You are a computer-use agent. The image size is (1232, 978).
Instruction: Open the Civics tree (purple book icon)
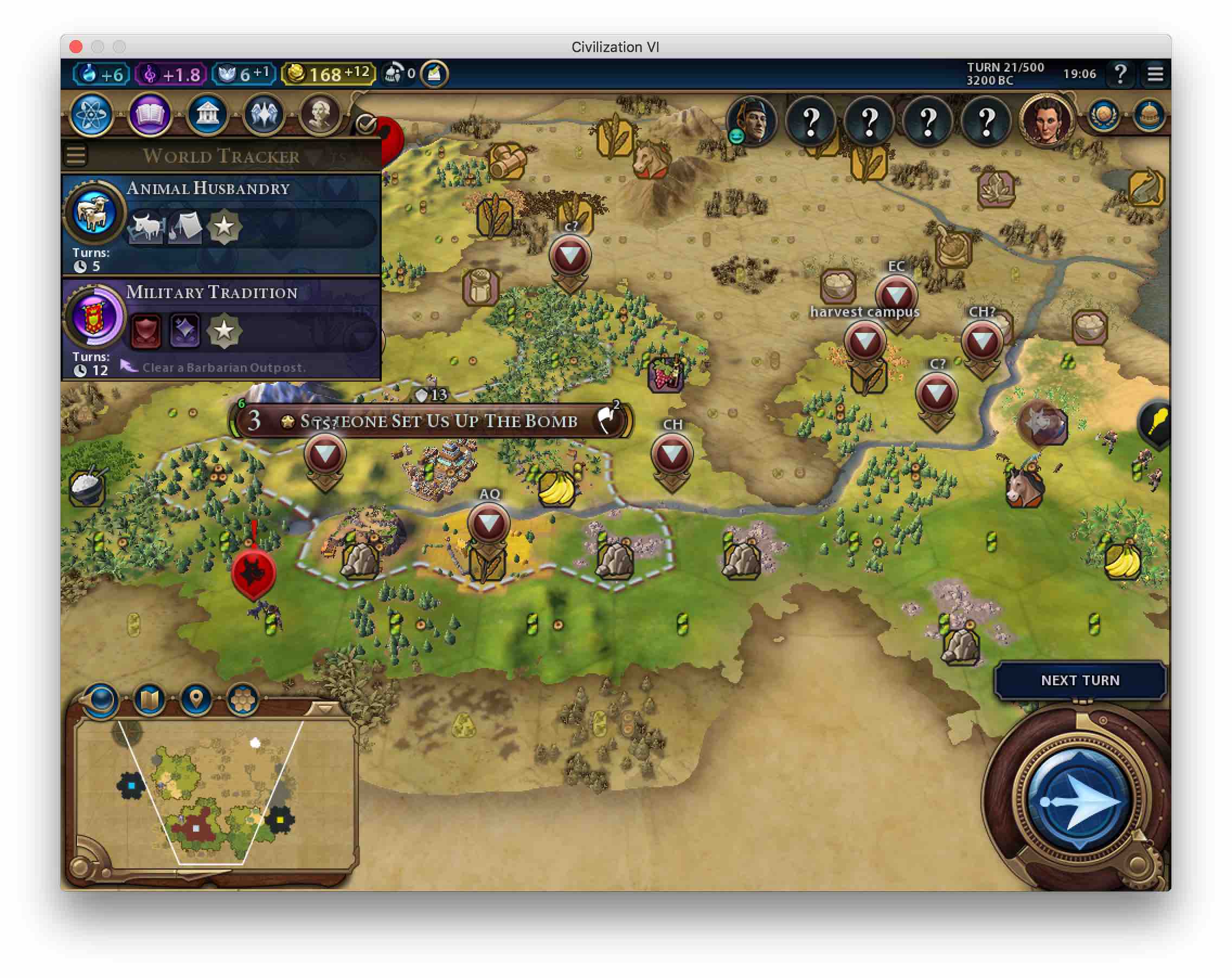[x=149, y=115]
